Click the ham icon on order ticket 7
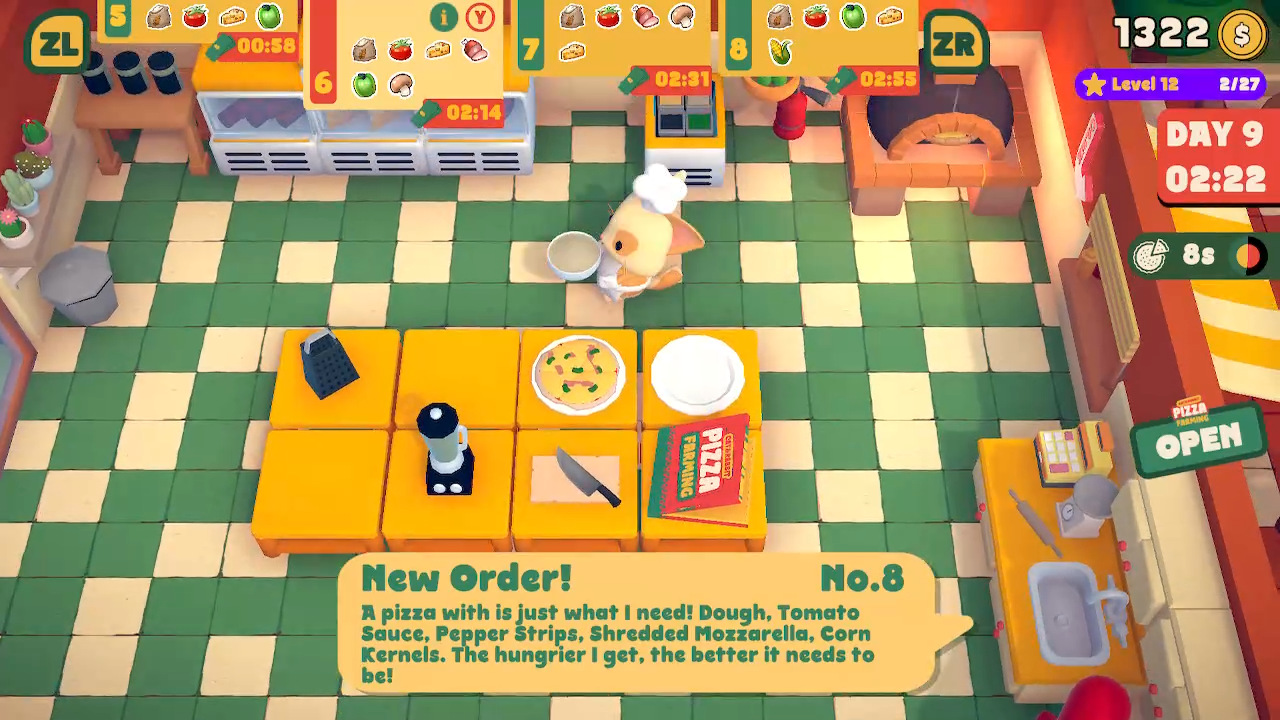Viewport: 1280px width, 720px height. tap(646, 16)
